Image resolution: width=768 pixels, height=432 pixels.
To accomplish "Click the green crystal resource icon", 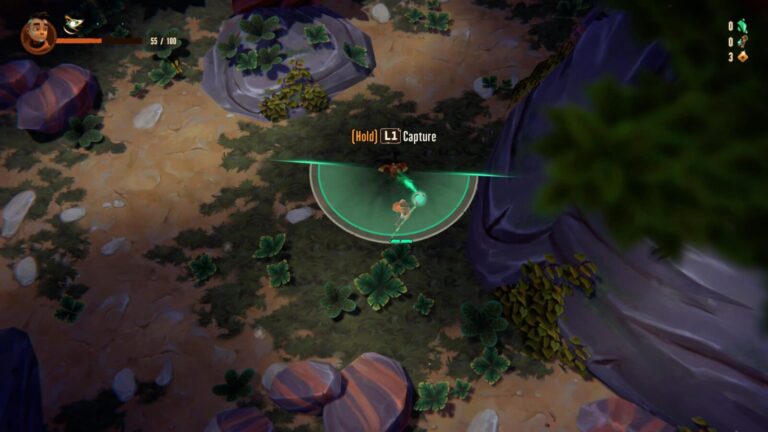I will pos(742,27).
